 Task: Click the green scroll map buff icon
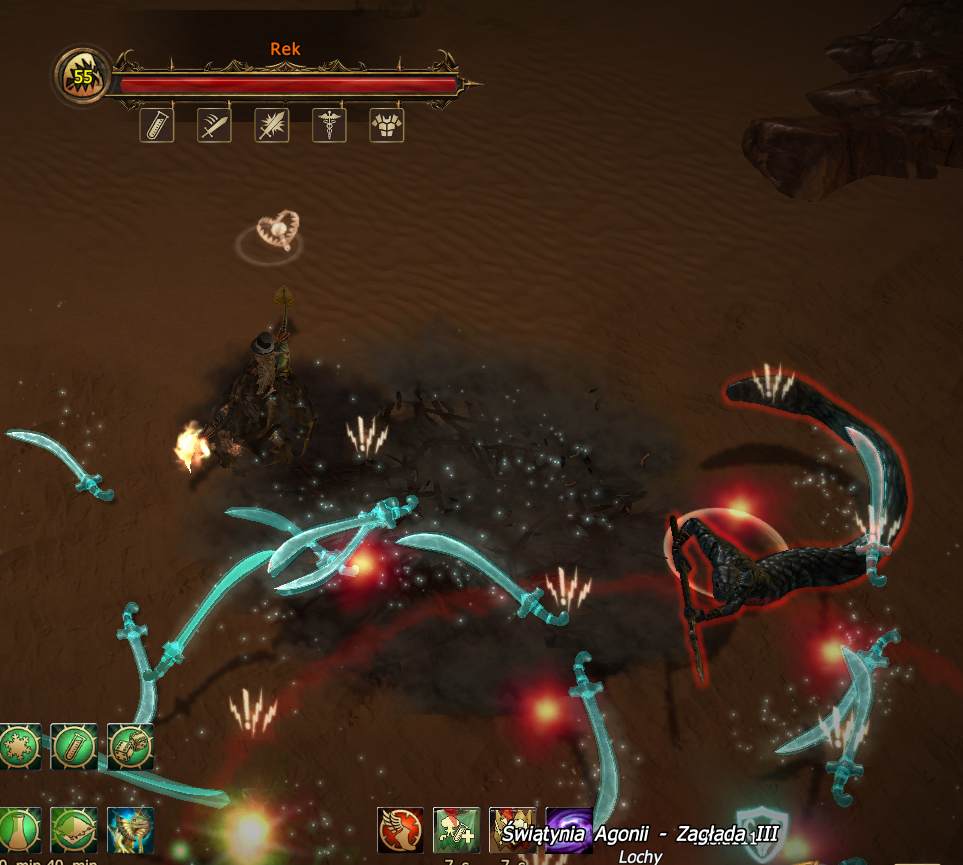click(x=74, y=830)
